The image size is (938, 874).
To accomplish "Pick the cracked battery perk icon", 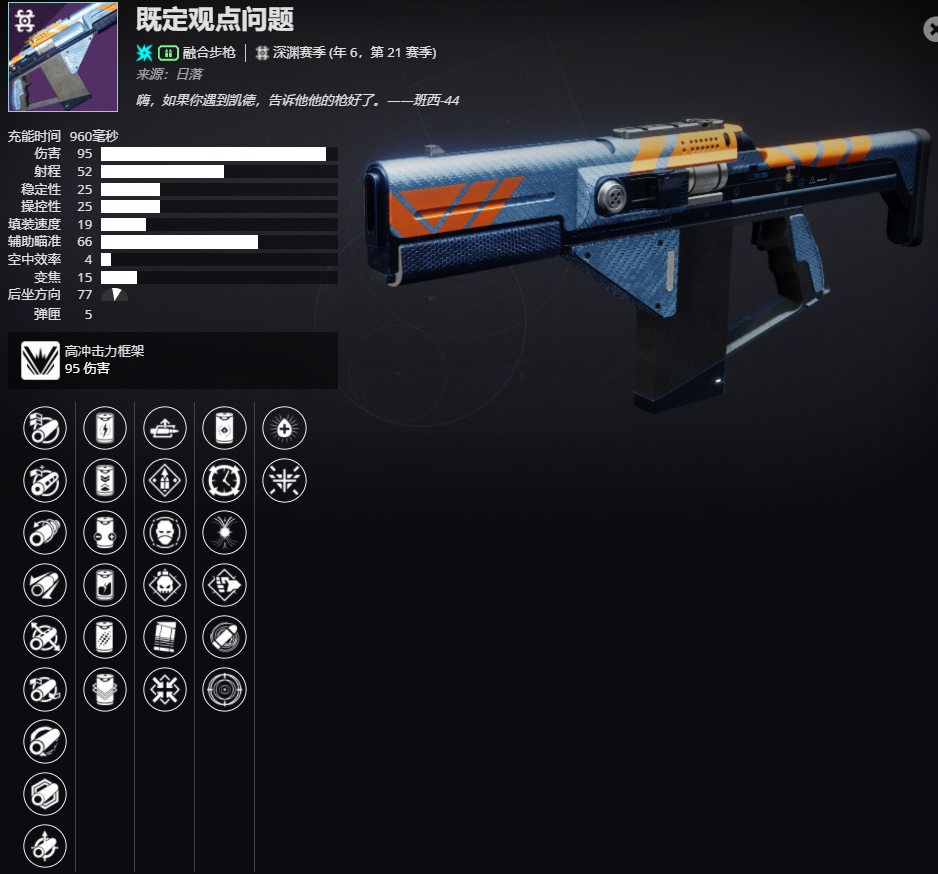I will click(105, 585).
